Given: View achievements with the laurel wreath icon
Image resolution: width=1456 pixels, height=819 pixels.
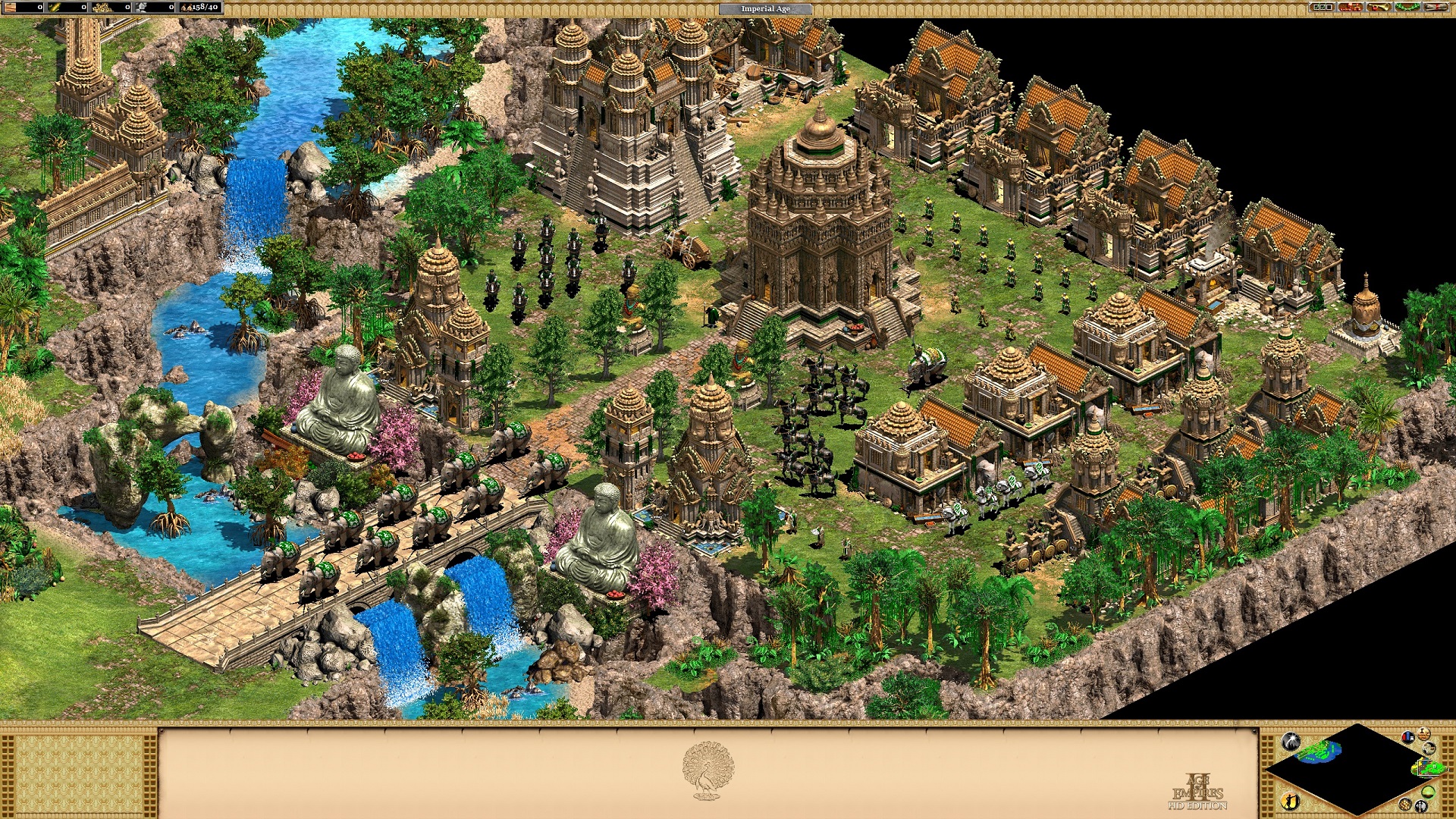Looking at the screenshot, I should click(x=1407, y=8).
